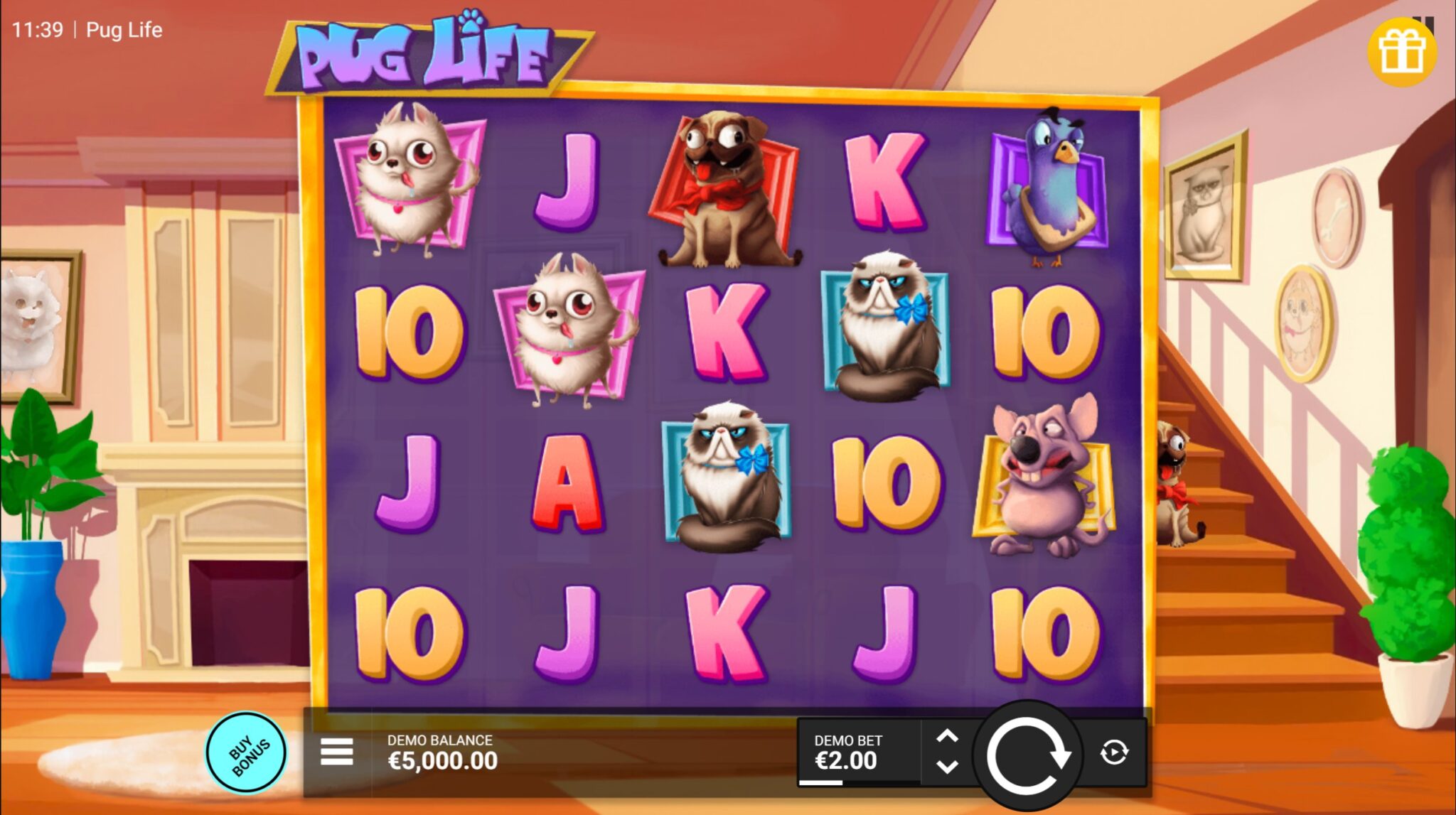Click the drooling chihuahua symbol on reel one
The image size is (1456, 815).
click(x=409, y=181)
